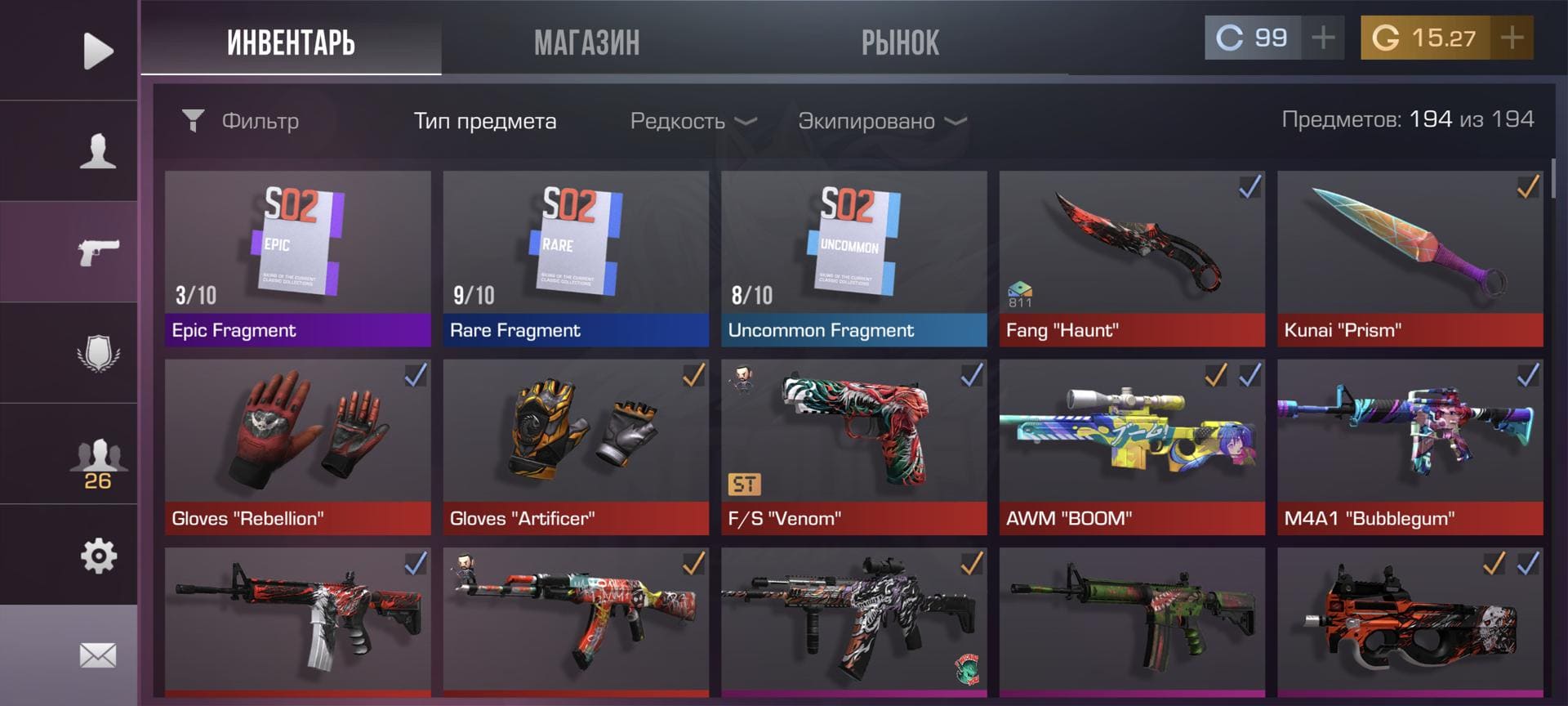1568x706 pixels.
Task: Select the Gloves "Artificer" item
Action: [x=576, y=446]
